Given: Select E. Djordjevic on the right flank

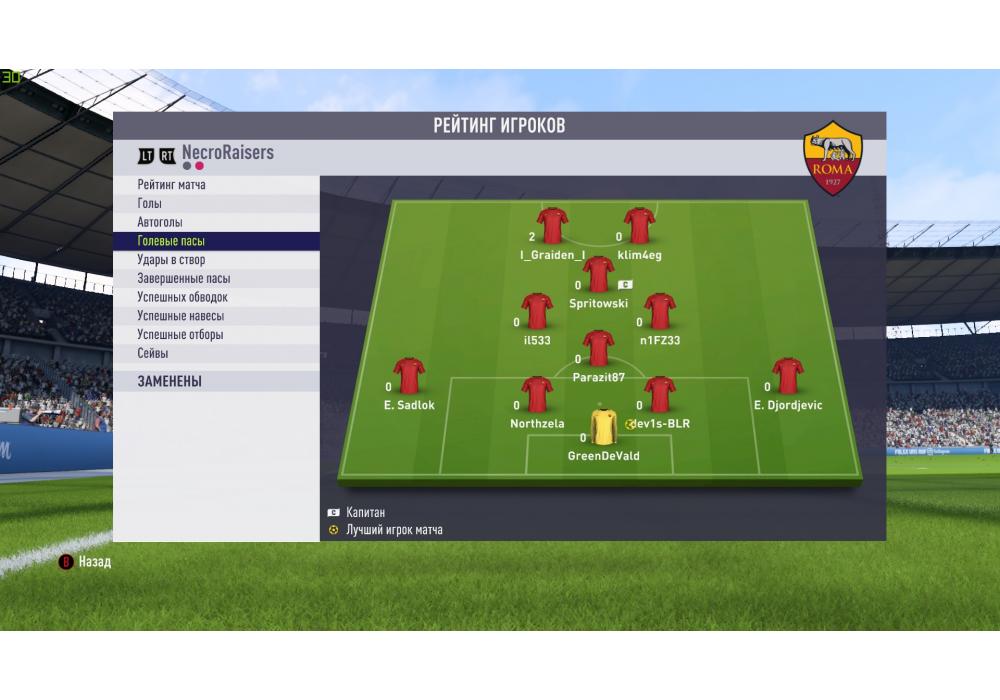Looking at the screenshot, I should point(787,377).
